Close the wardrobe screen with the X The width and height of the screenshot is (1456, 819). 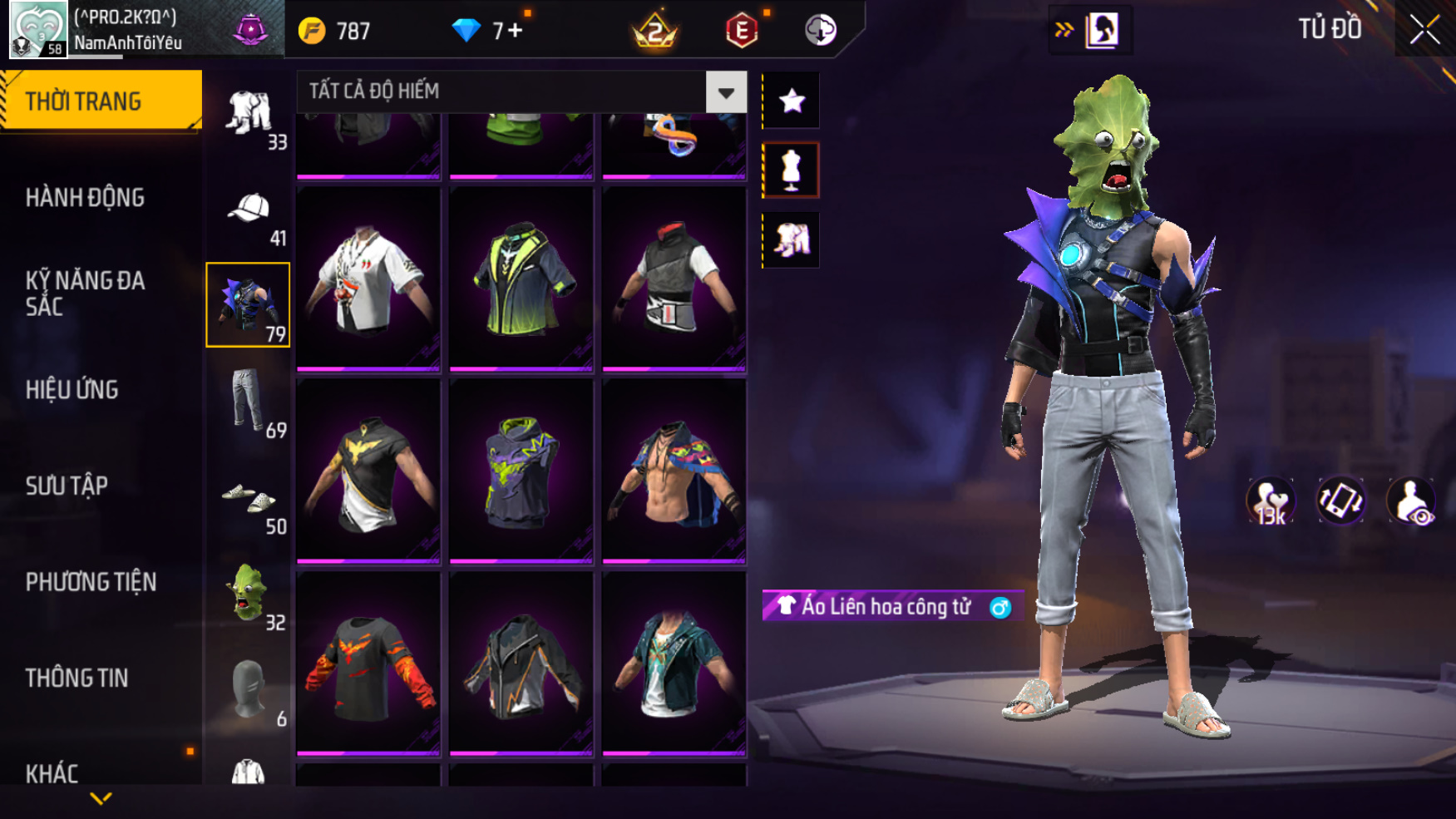1424,30
